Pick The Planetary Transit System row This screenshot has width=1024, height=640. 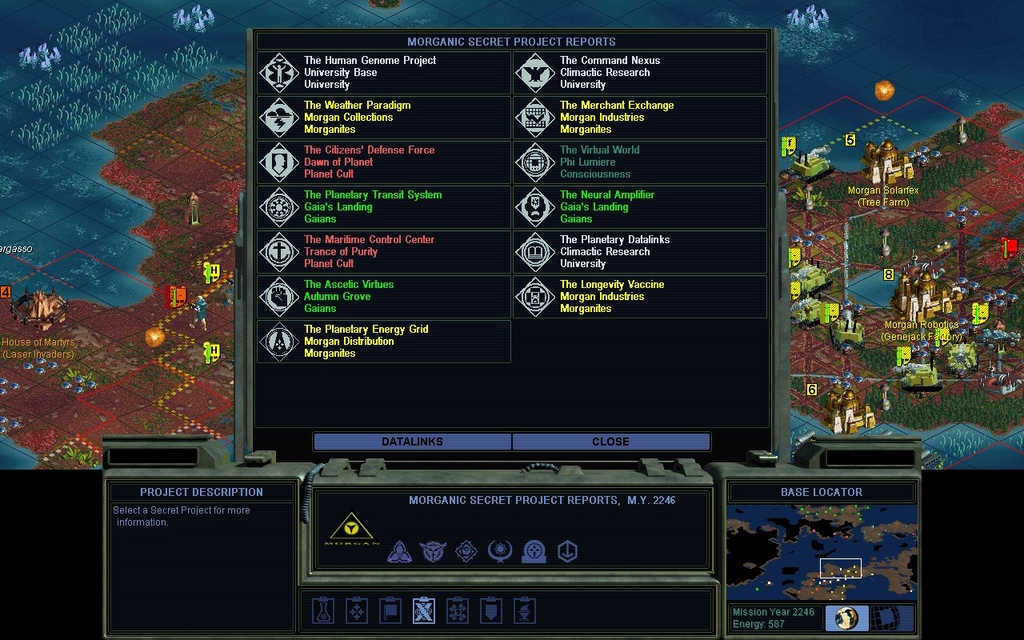[384, 207]
